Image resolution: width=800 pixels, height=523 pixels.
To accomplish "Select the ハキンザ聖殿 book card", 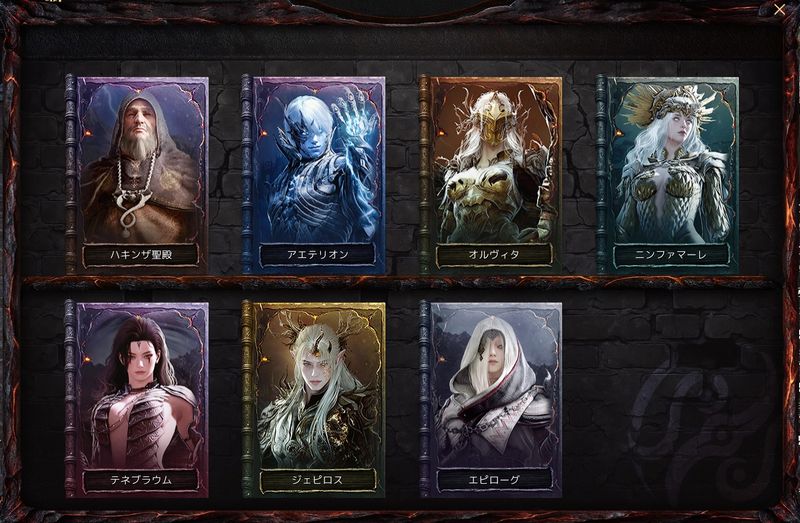I will coord(140,170).
